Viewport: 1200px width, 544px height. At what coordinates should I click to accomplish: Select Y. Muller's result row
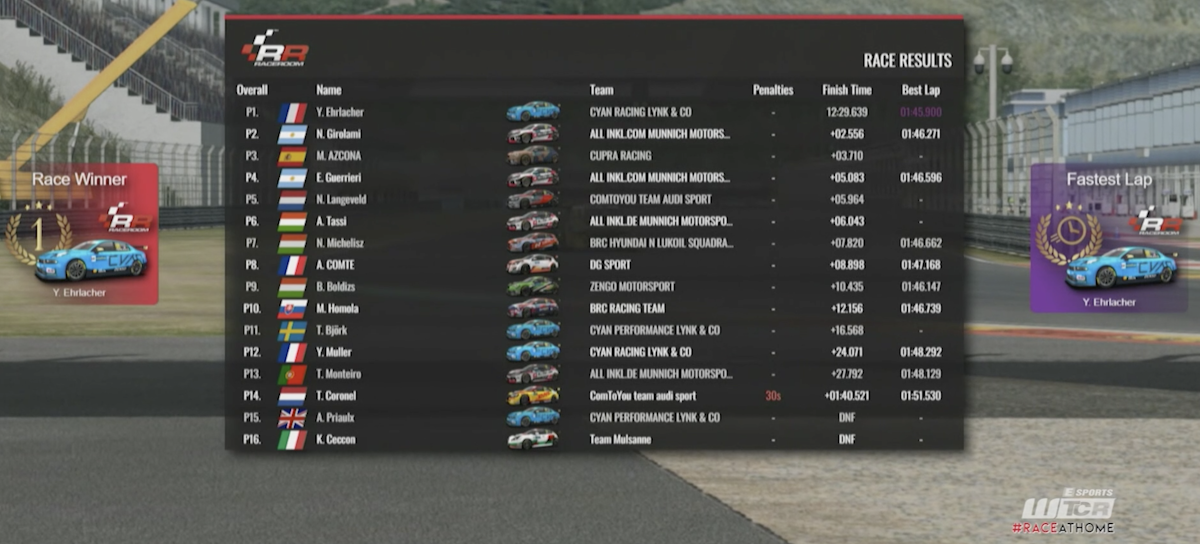click(594, 352)
